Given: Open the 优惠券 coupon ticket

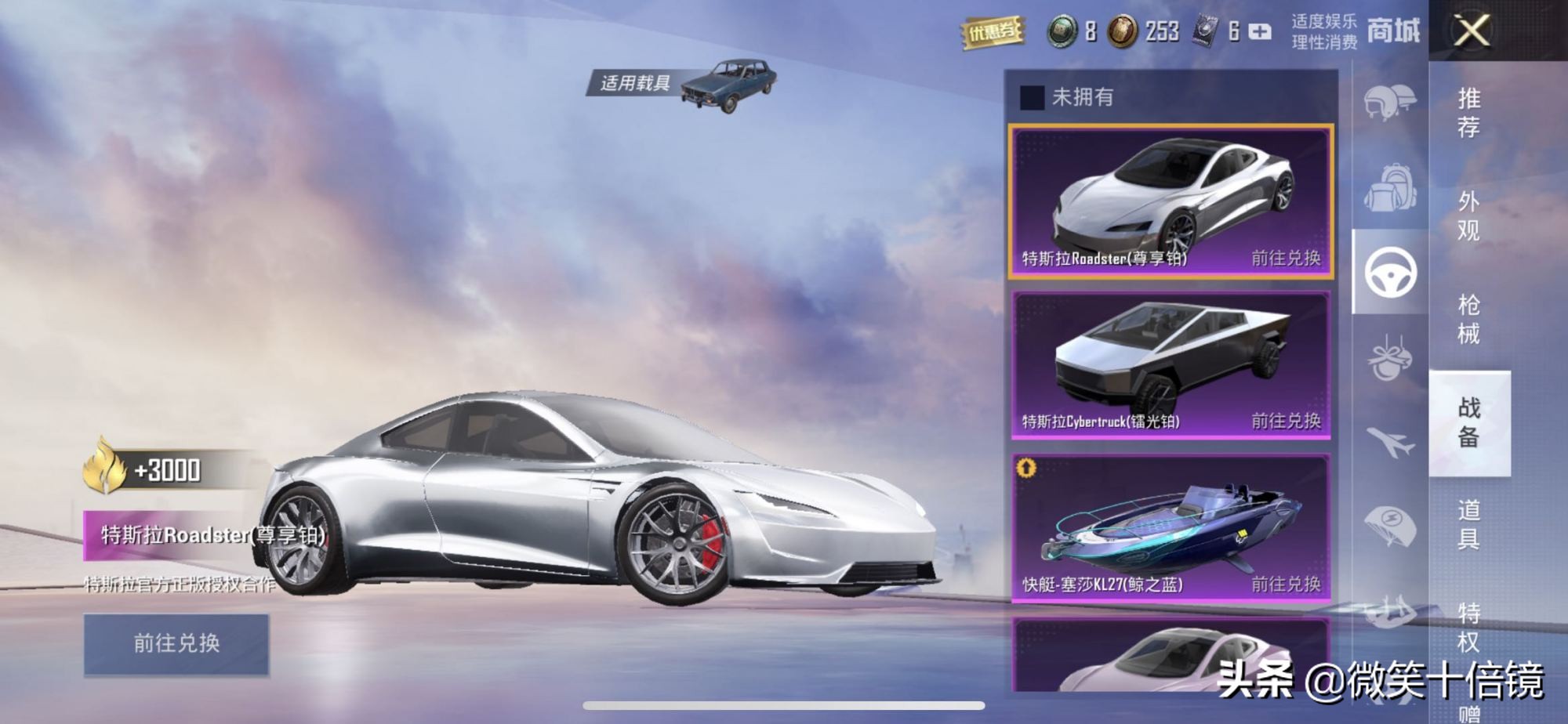Looking at the screenshot, I should [x=993, y=32].
